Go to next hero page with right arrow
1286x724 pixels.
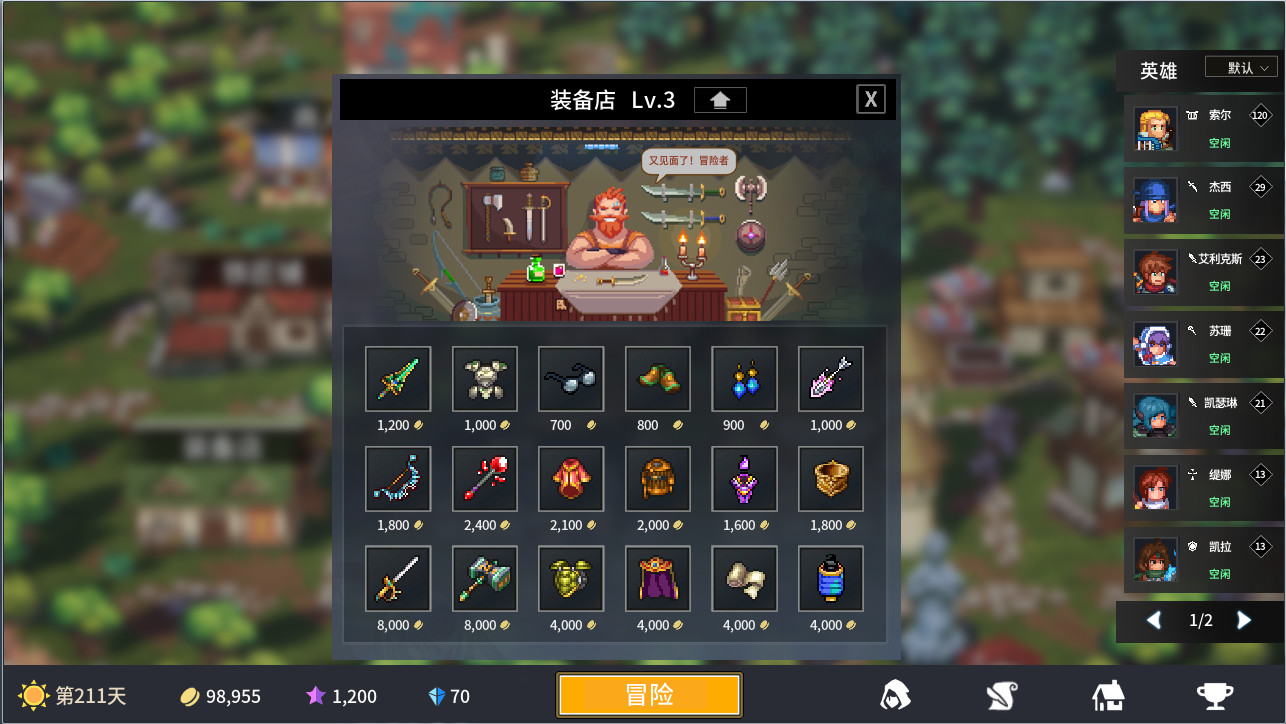[x=1244, y=621]
